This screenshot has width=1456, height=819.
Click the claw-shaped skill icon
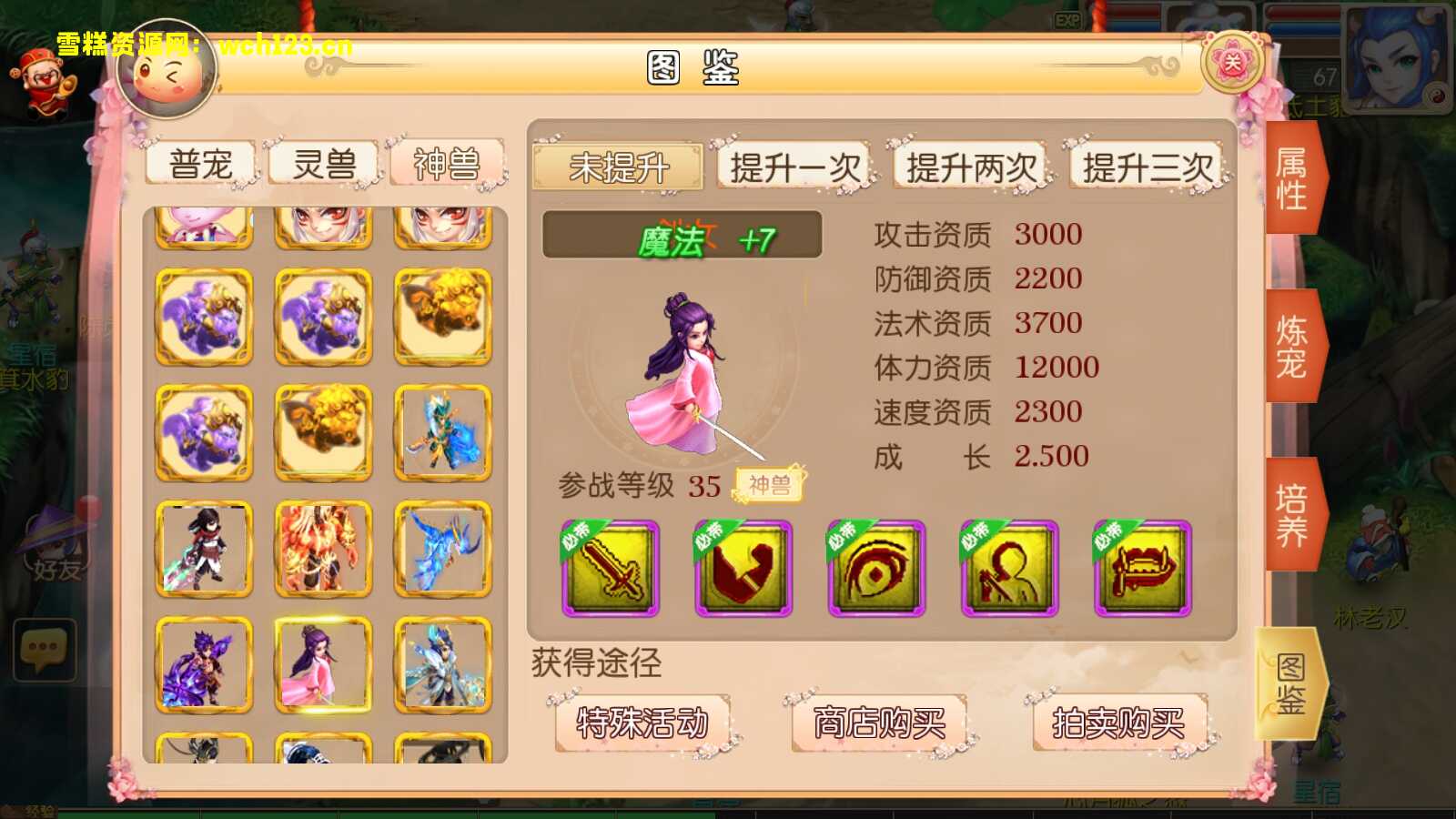tap(743, 569)
